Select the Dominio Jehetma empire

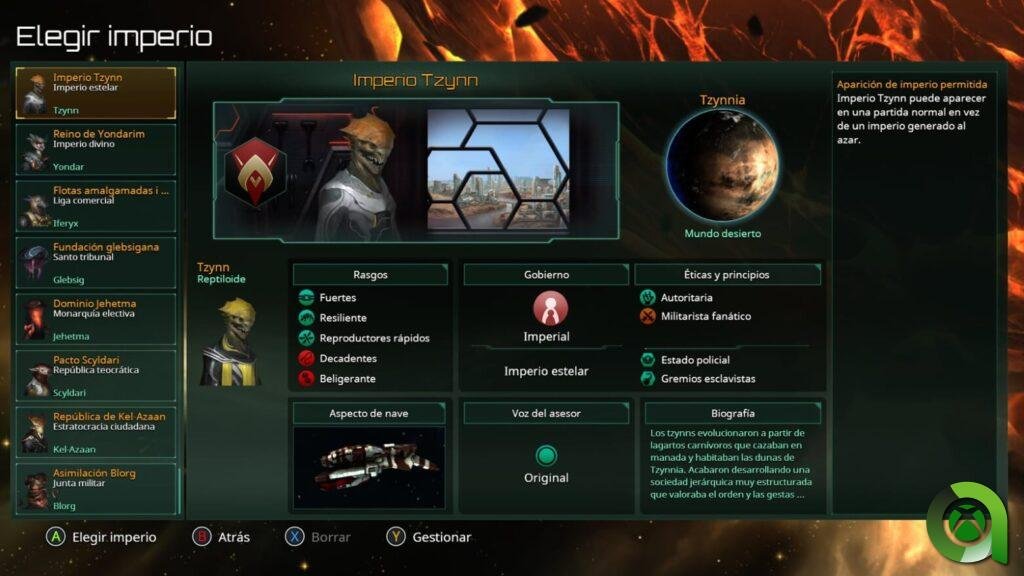click(95, 319)
